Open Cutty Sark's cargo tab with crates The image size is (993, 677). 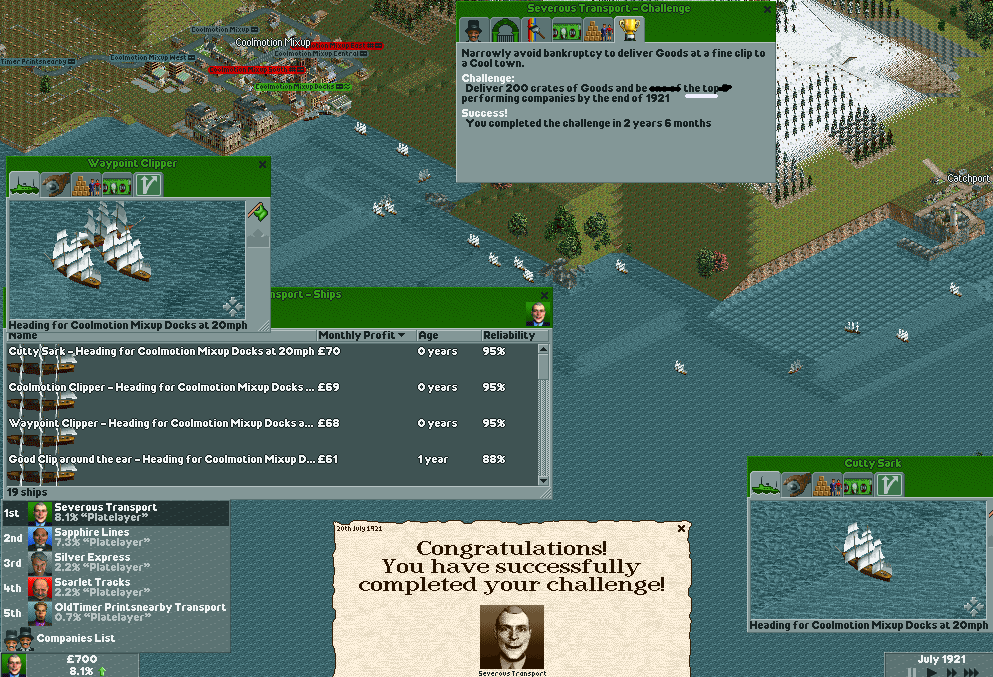827,485
